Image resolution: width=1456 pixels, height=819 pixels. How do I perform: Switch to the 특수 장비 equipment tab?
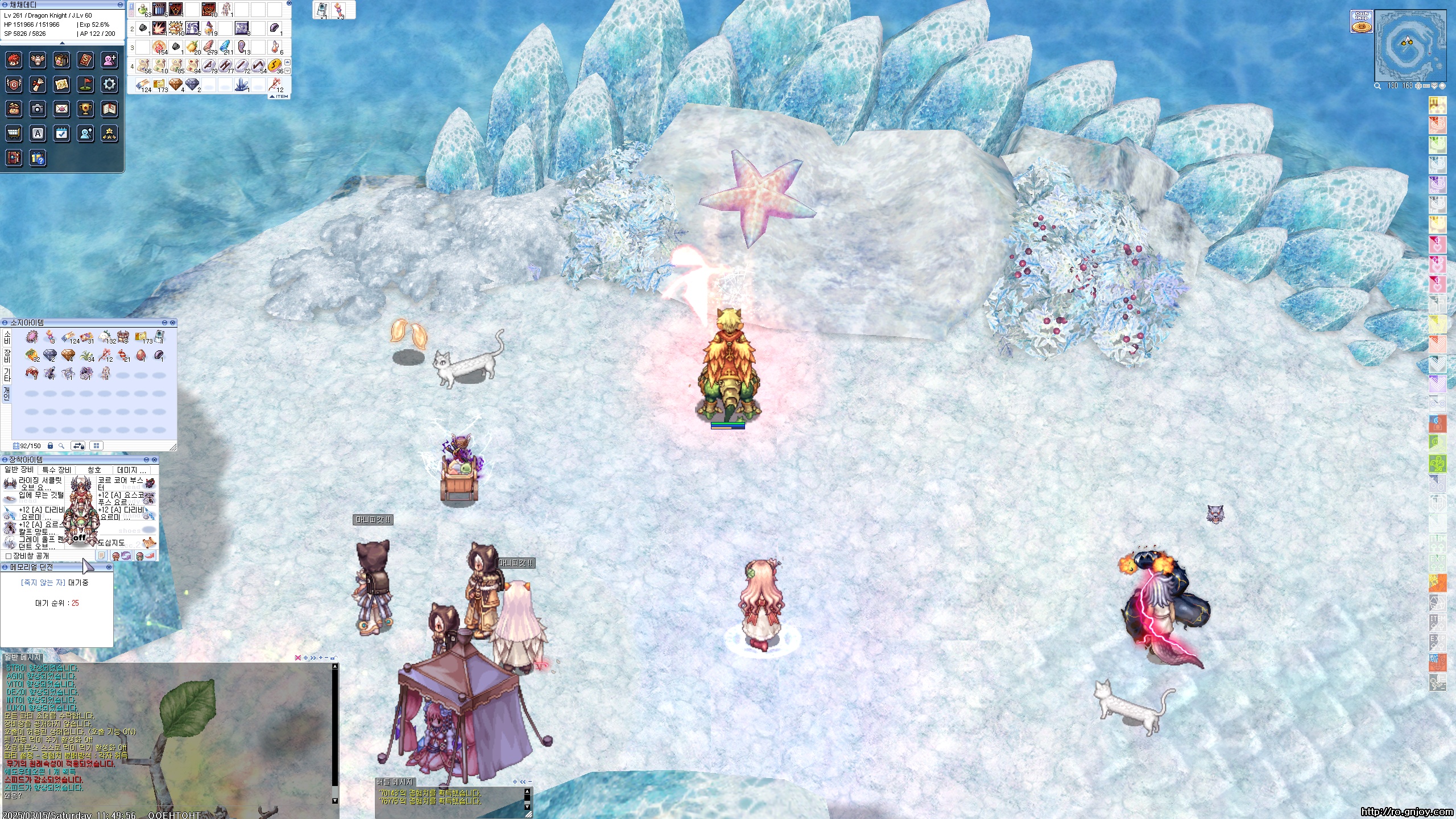tap(57, 470)
